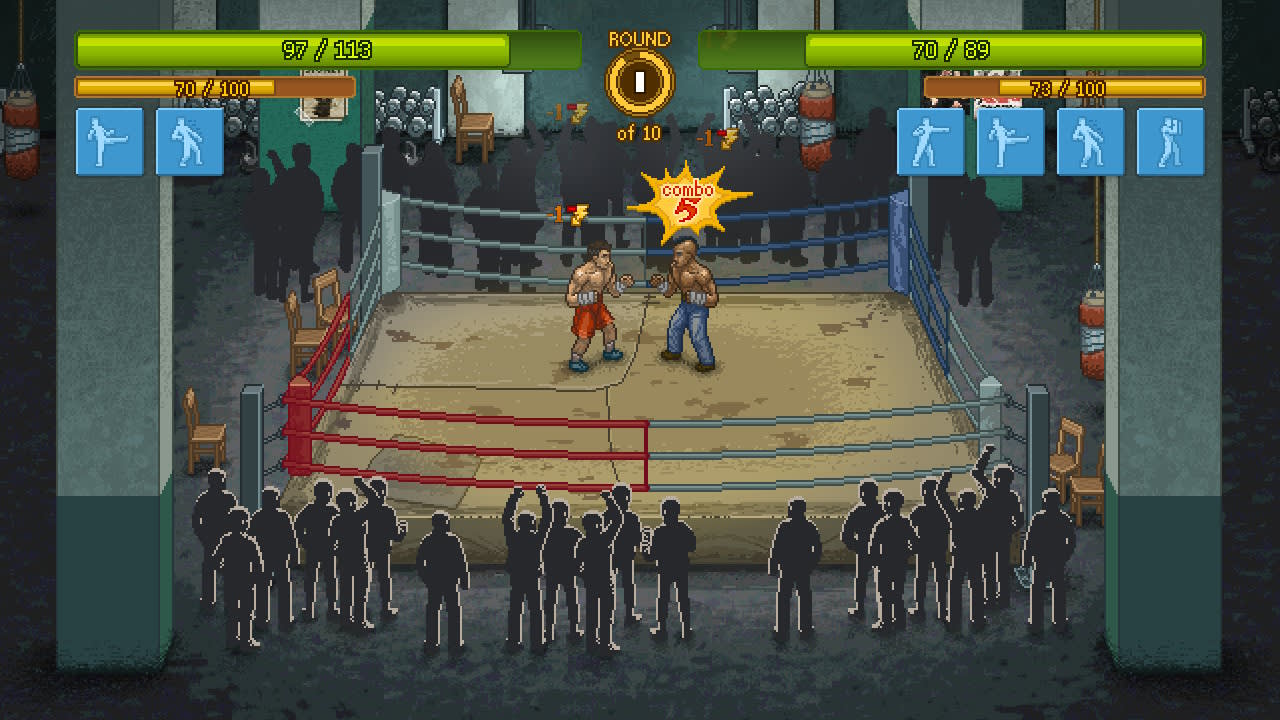
Task: Choose the right fighter's high kick icon
Action: coord(1011,141)
